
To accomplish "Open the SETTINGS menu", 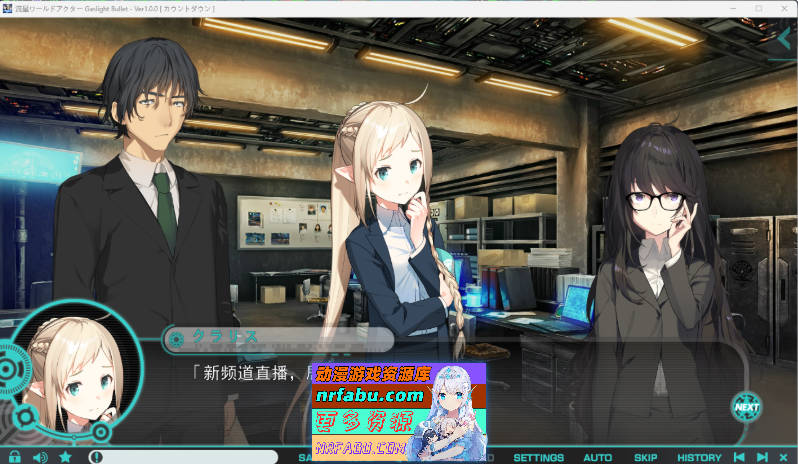I will (539, 457).
